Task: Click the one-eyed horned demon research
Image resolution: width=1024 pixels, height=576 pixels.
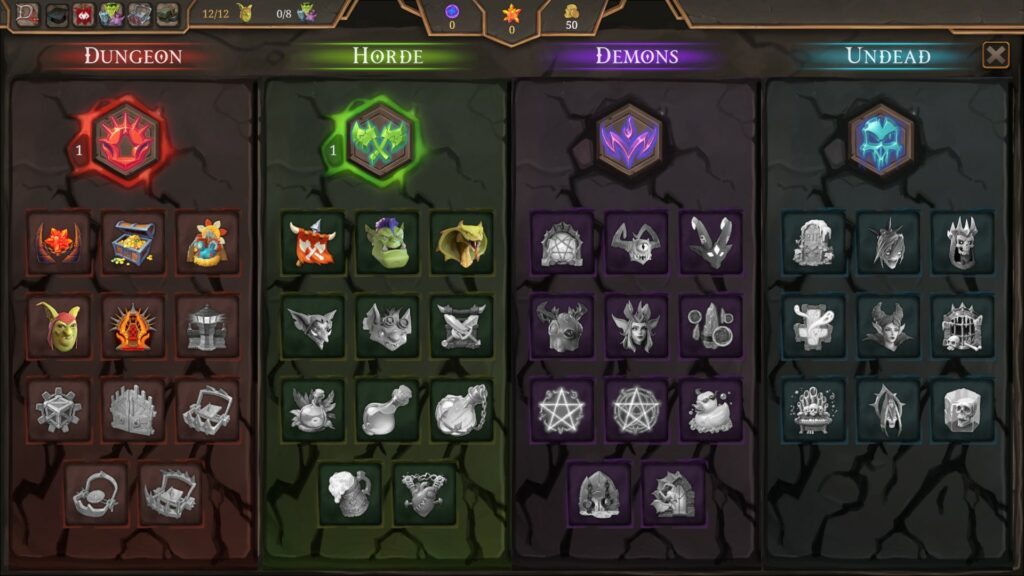Action: (x=636, y=242)
